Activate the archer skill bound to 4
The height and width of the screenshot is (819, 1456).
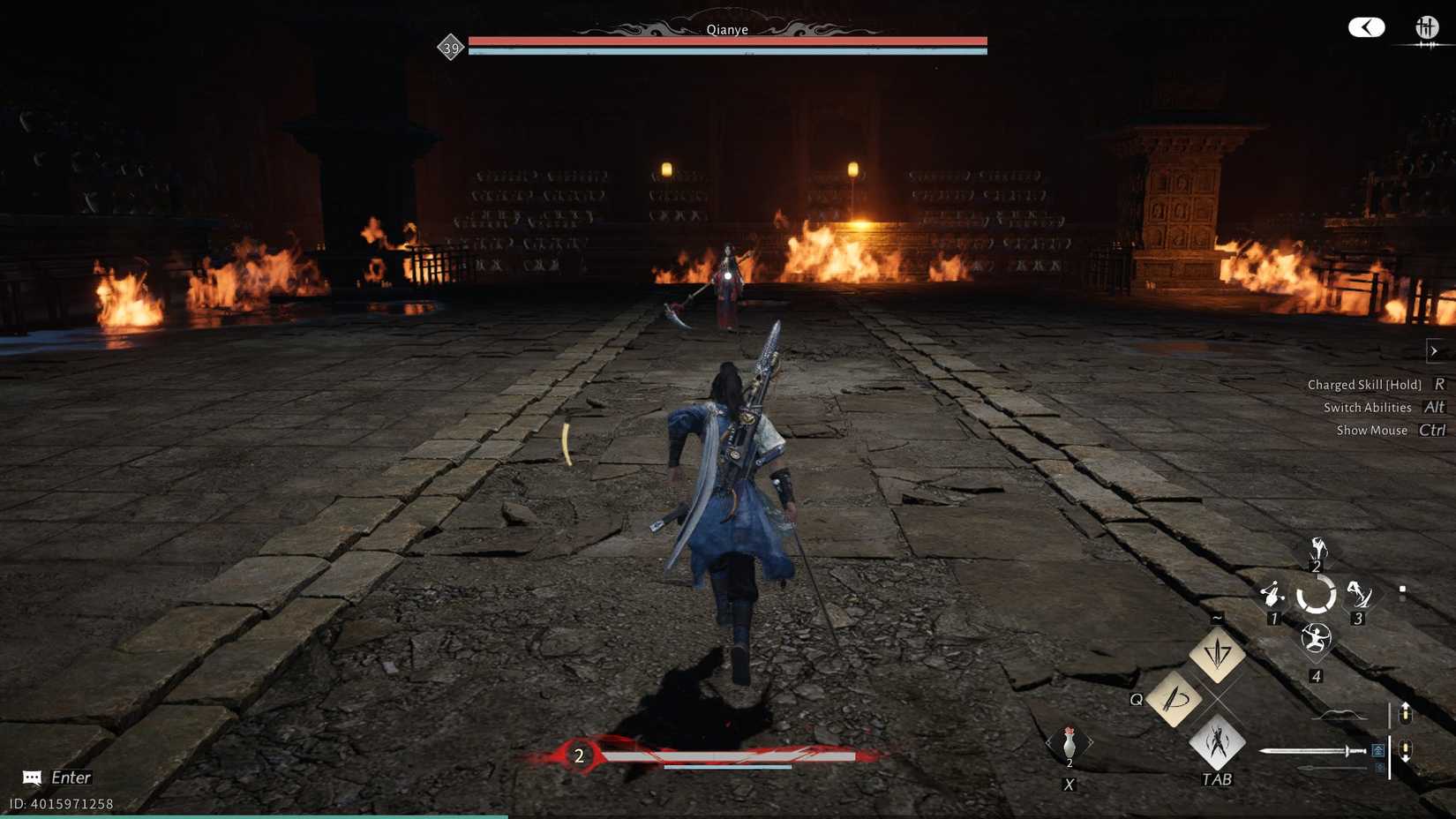(1317, 639)
